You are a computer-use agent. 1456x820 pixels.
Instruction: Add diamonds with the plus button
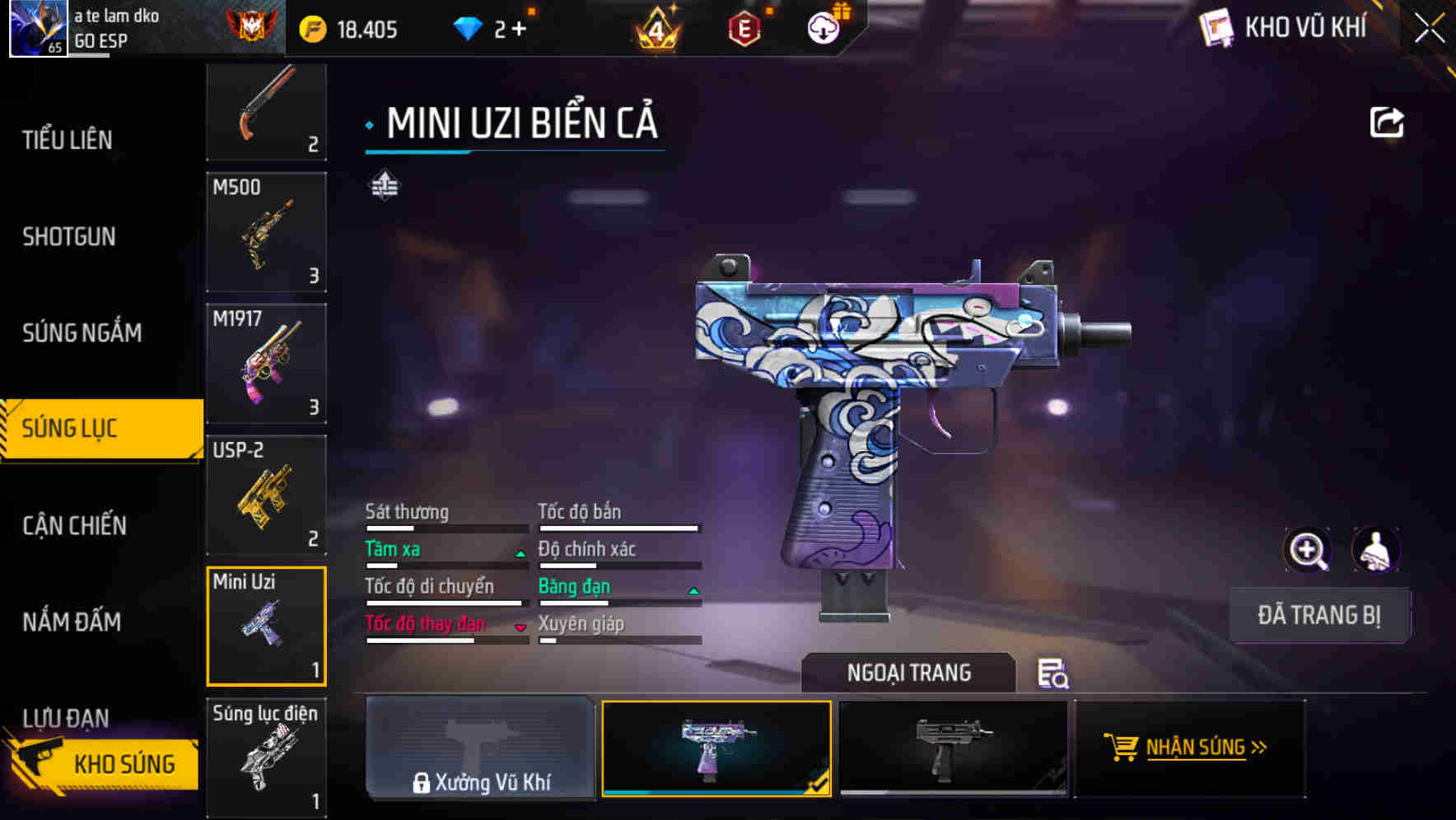pos(519,30)
